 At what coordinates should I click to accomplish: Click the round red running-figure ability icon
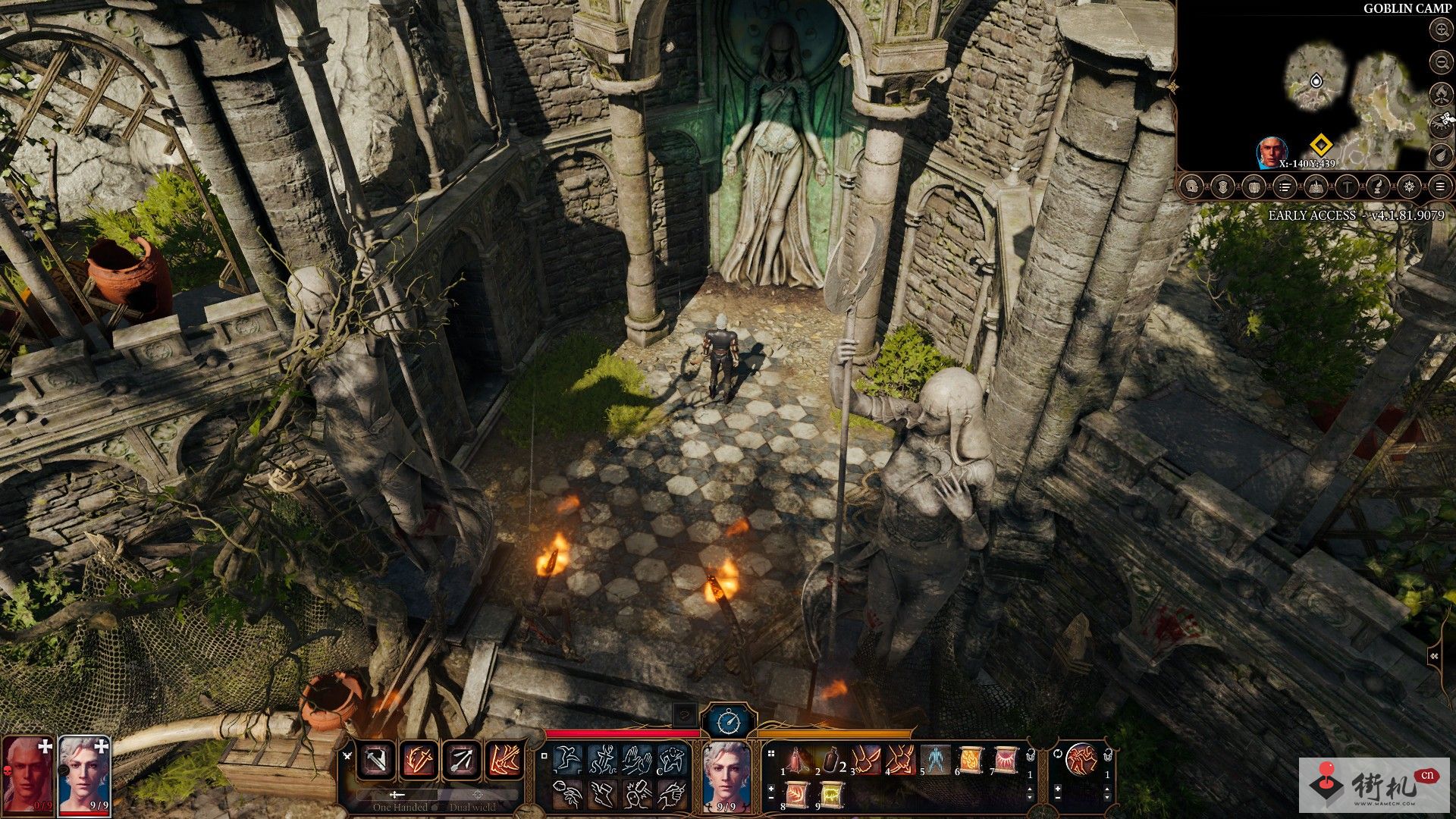[1081, 759]
